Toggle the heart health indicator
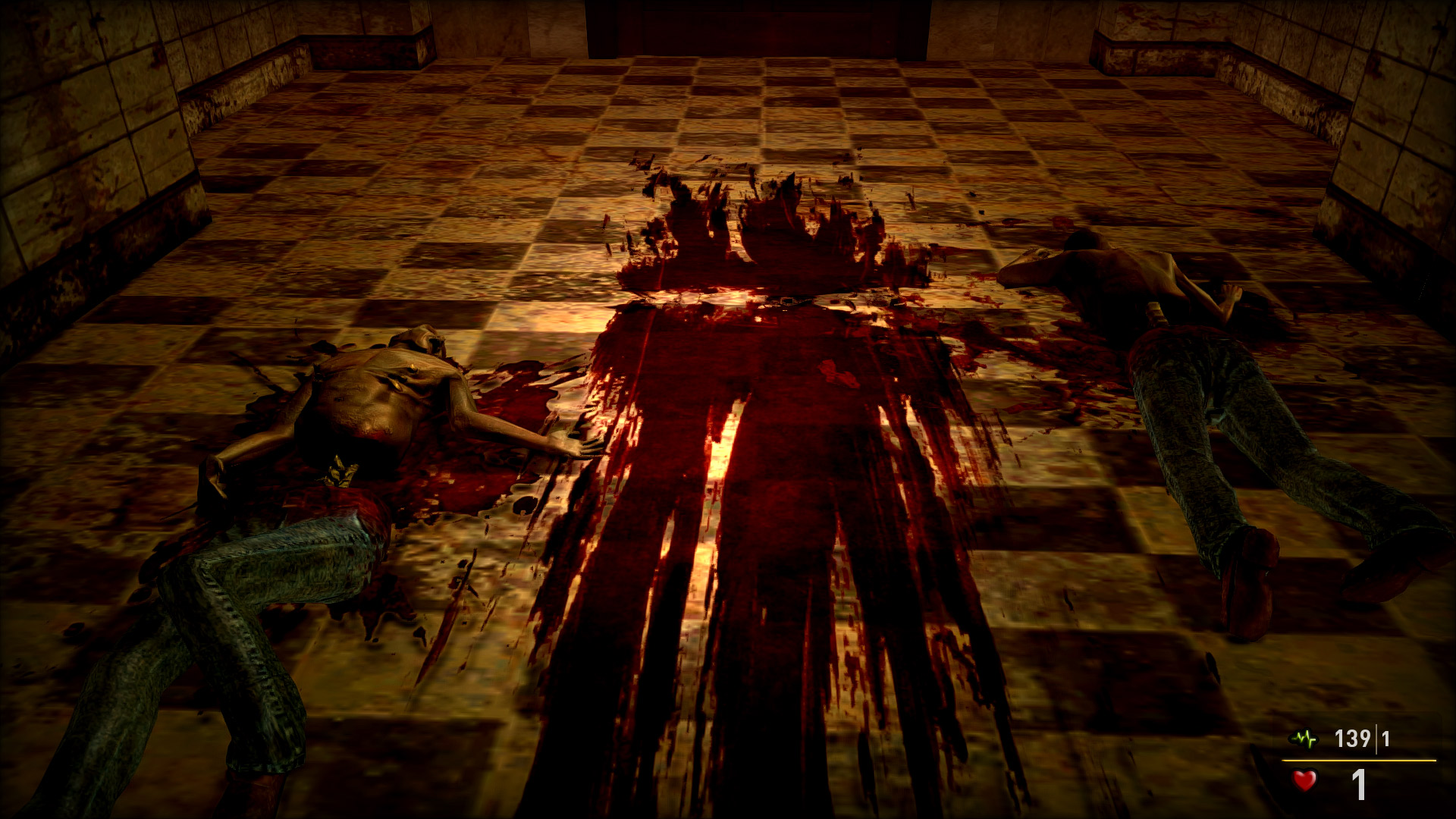Viewport: 1456px width, 819px height. pyautogui.click(x=1304, y=781)
